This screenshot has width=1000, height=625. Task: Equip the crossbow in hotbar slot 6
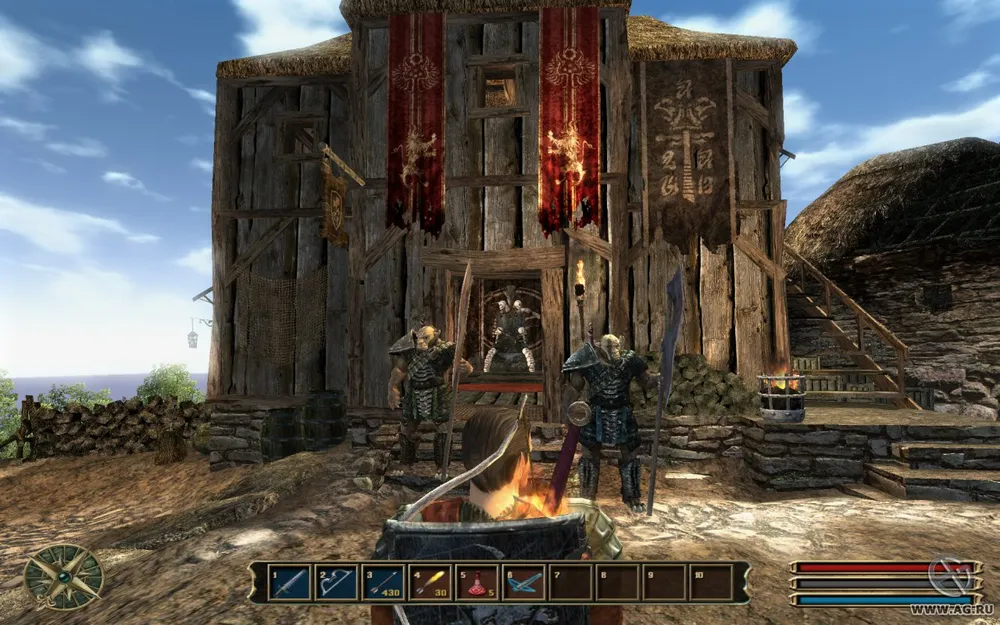point(524,582)
